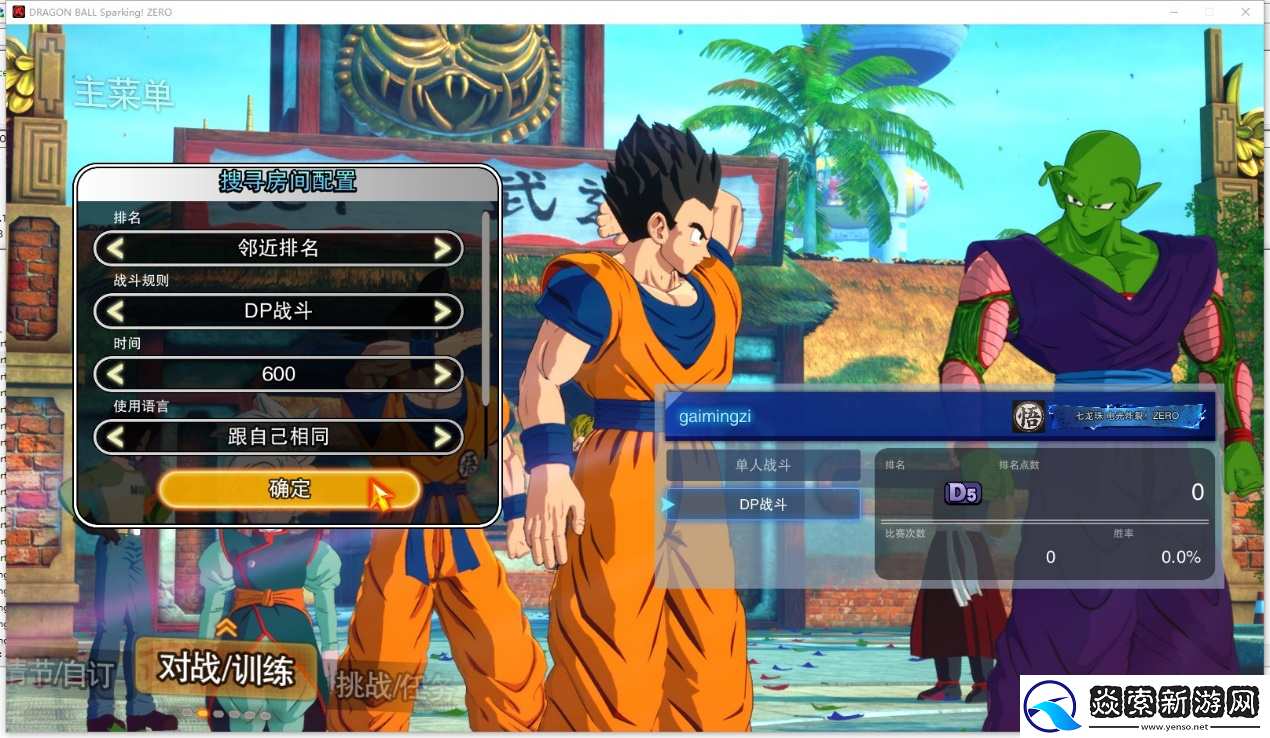Select the DP战斗 stats tab
The image size is (1270, 738).
(x=763, y=505)
